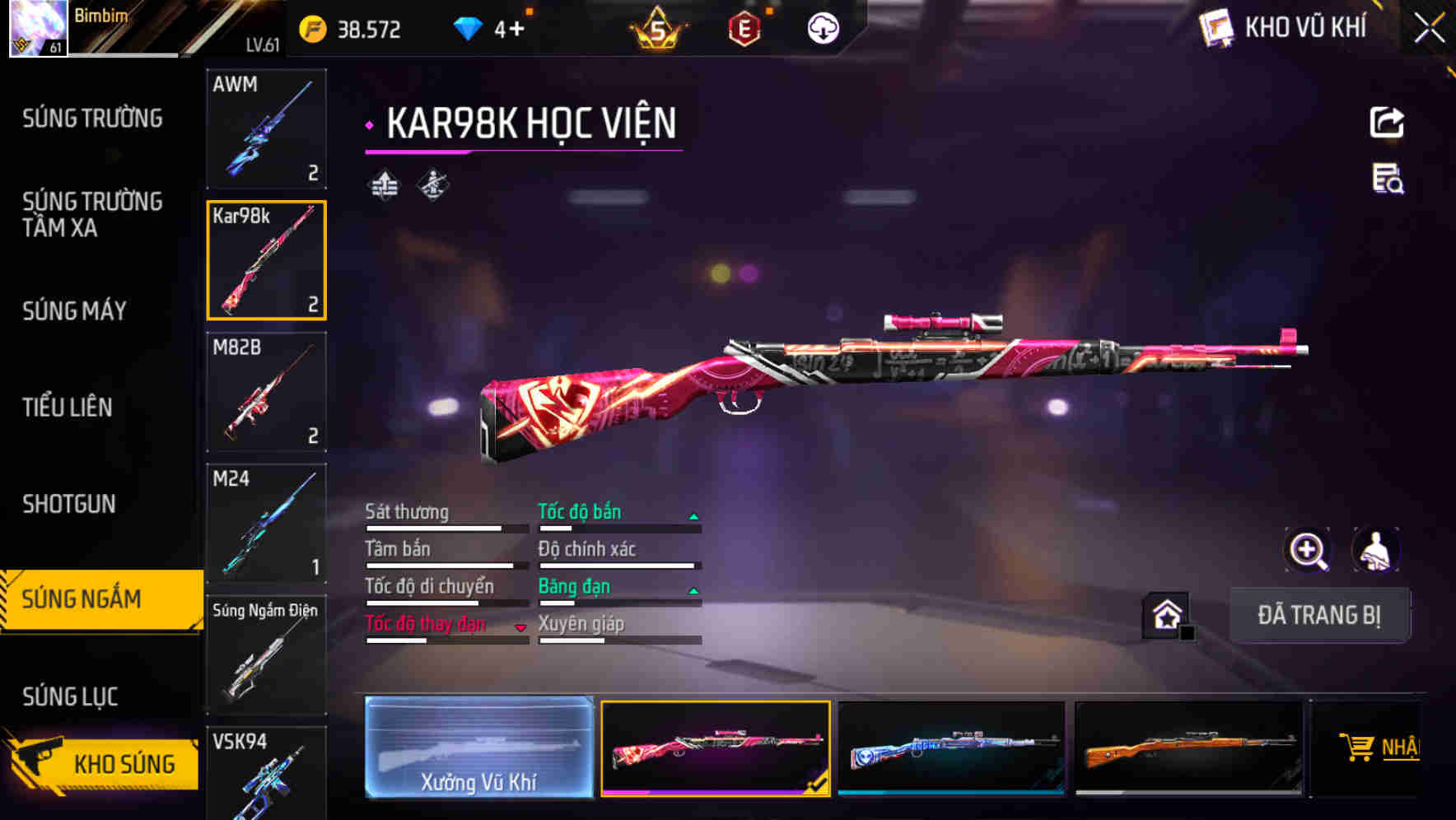
Task: Switch to the SHOTGUN category tab
Action: (69, 503)
